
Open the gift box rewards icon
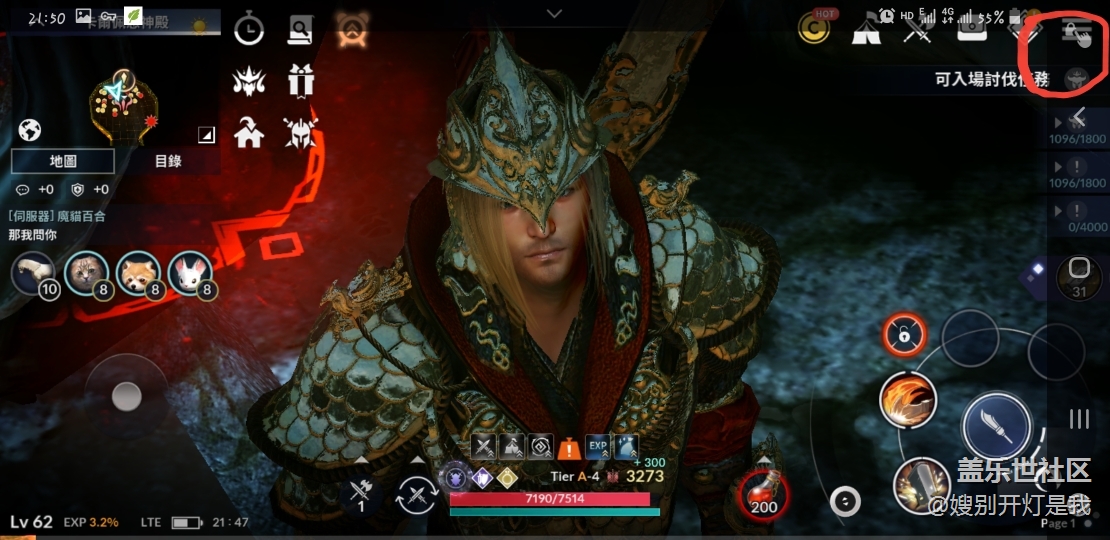coord(300,80)
